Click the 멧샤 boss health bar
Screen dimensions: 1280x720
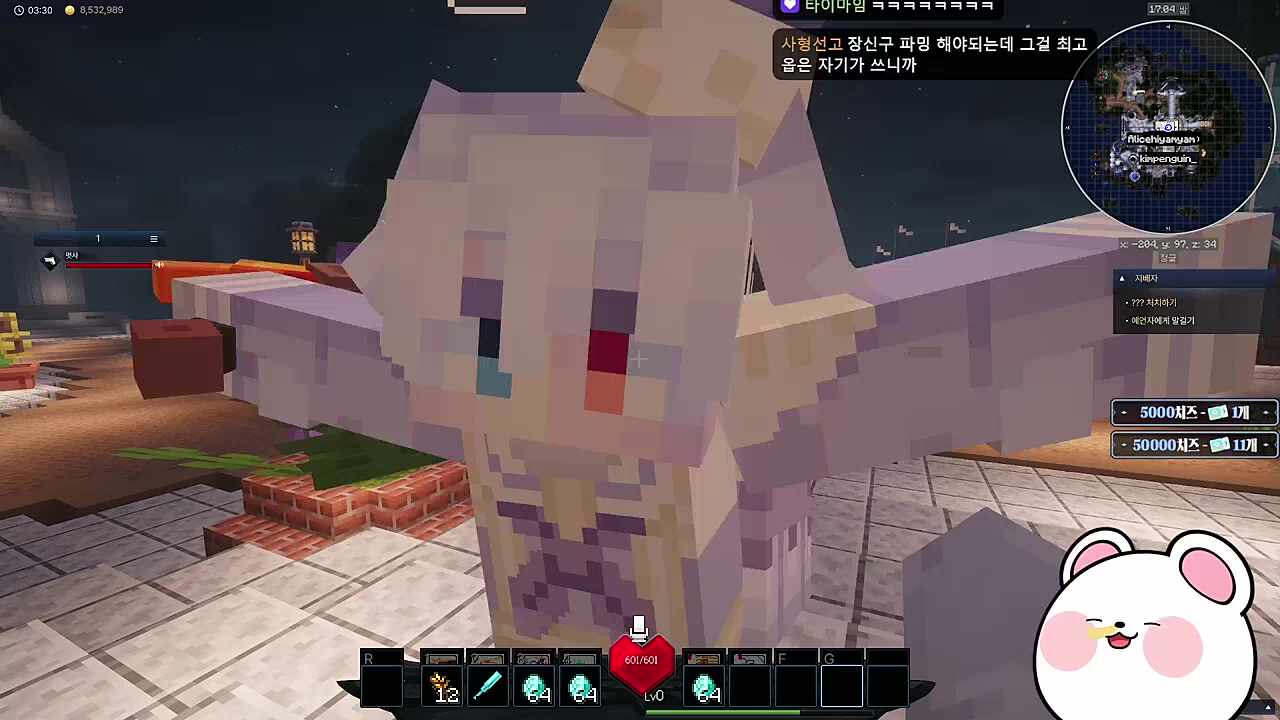pyautogui.click(x=110, y=263)
